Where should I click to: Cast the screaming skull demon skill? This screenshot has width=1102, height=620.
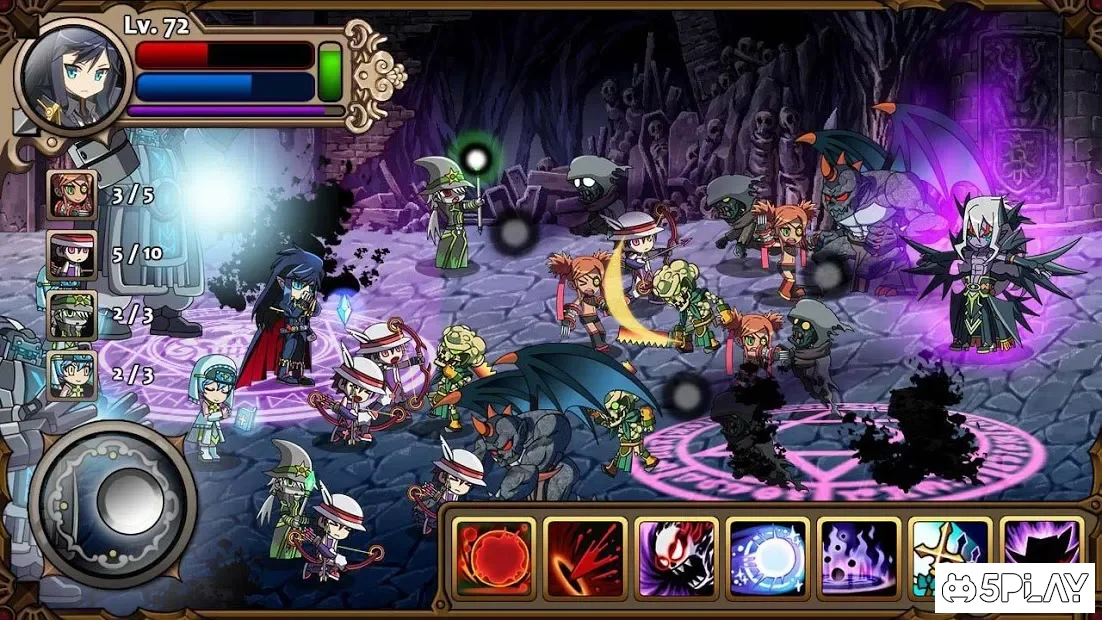tap(677, 557)
